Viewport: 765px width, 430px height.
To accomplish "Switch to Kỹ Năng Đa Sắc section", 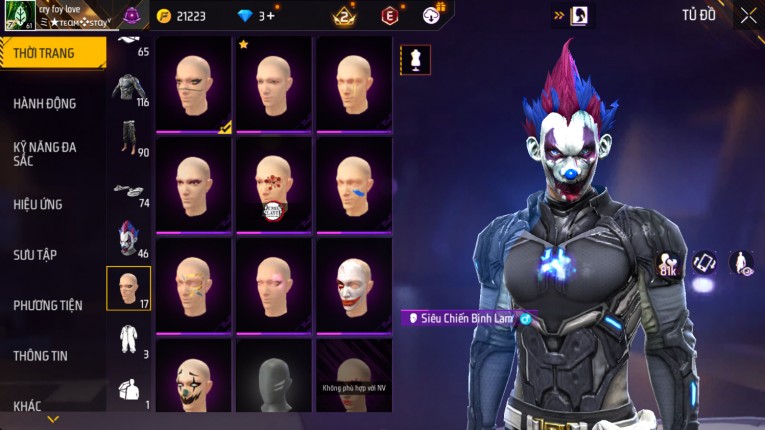I will click(45, 153).
